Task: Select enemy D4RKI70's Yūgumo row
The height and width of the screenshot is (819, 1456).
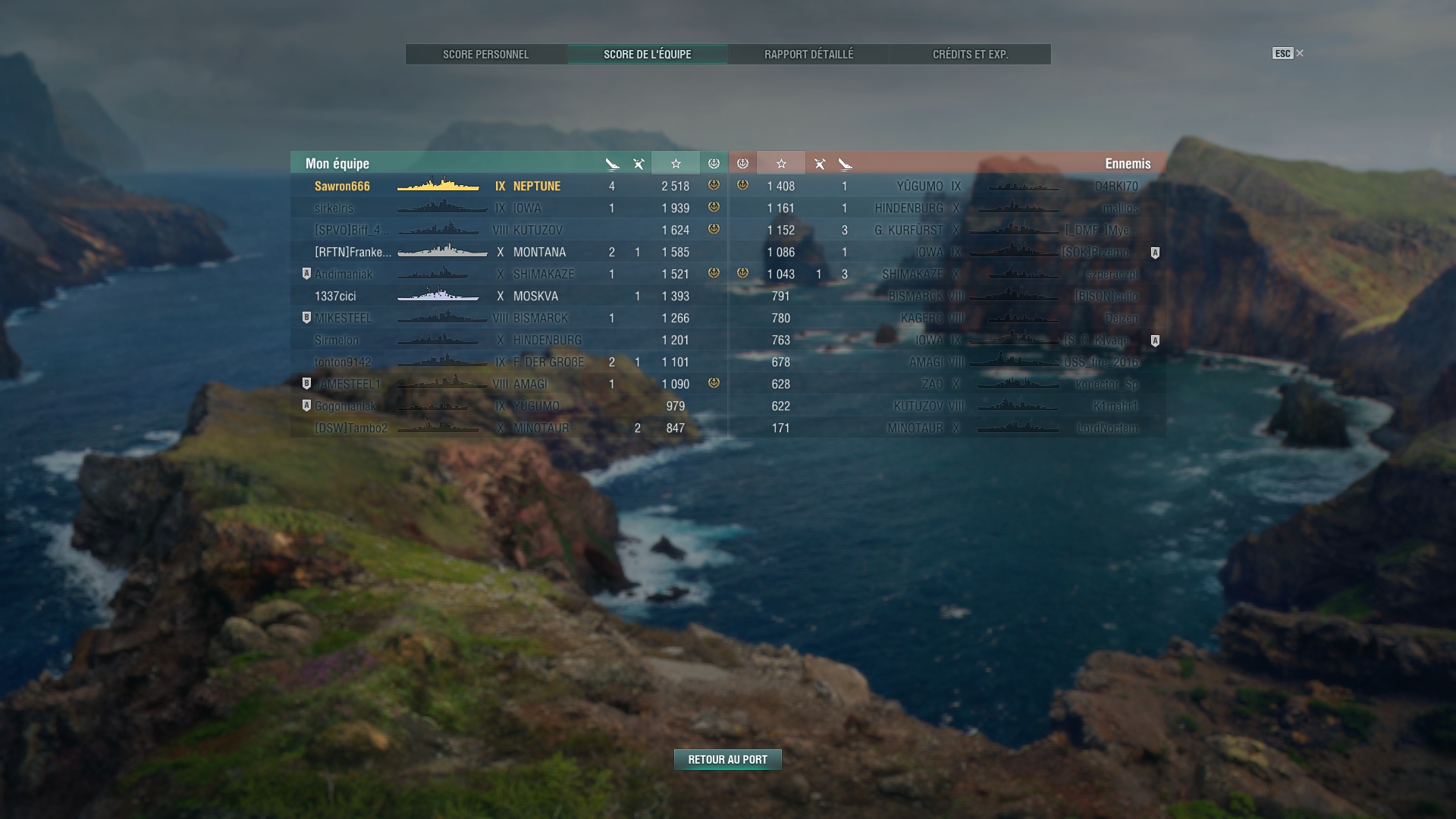Action: point(948,186)
